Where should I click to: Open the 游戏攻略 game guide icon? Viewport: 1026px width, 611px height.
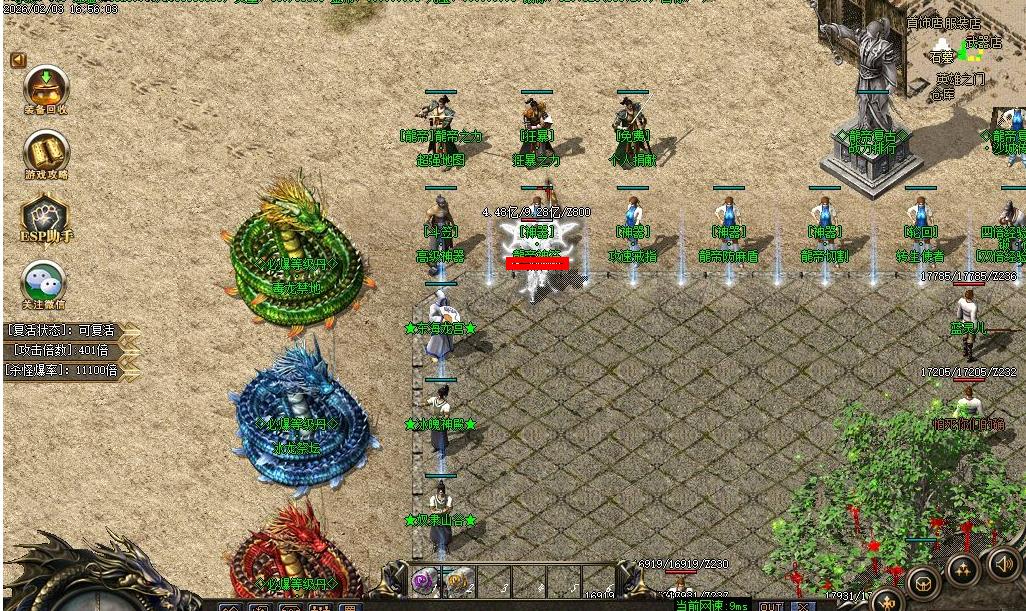pos(46,151)
